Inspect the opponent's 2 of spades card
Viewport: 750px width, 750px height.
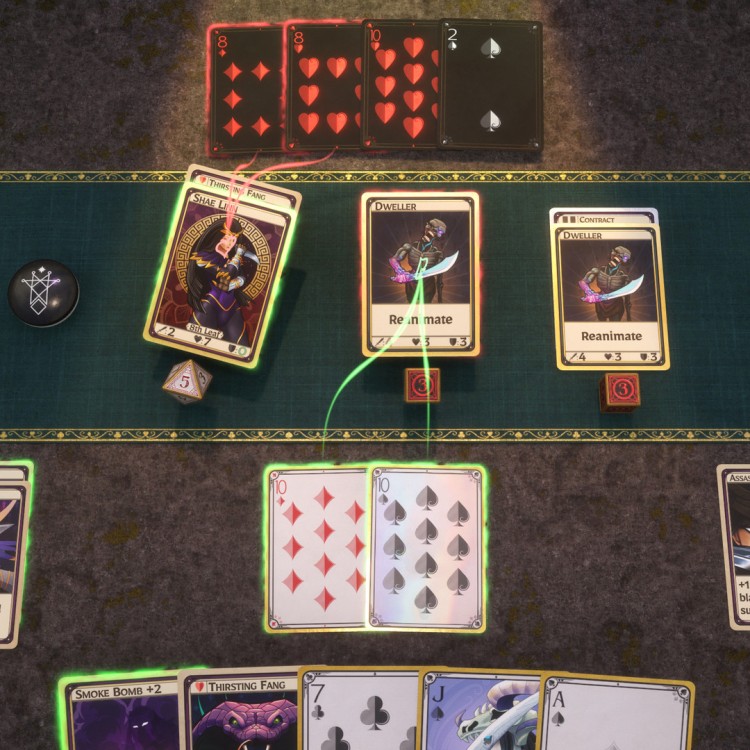(492, 86)
